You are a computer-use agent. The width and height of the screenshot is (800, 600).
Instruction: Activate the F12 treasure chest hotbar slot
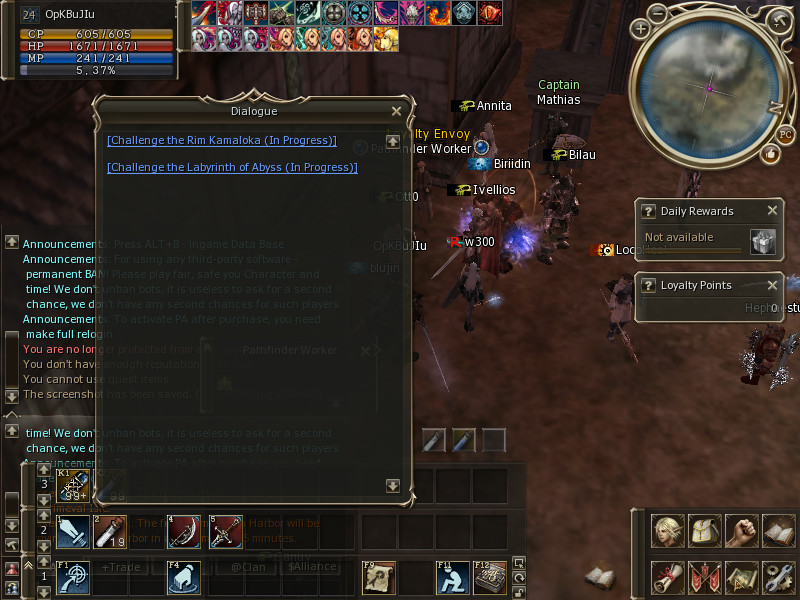[488, 577]
